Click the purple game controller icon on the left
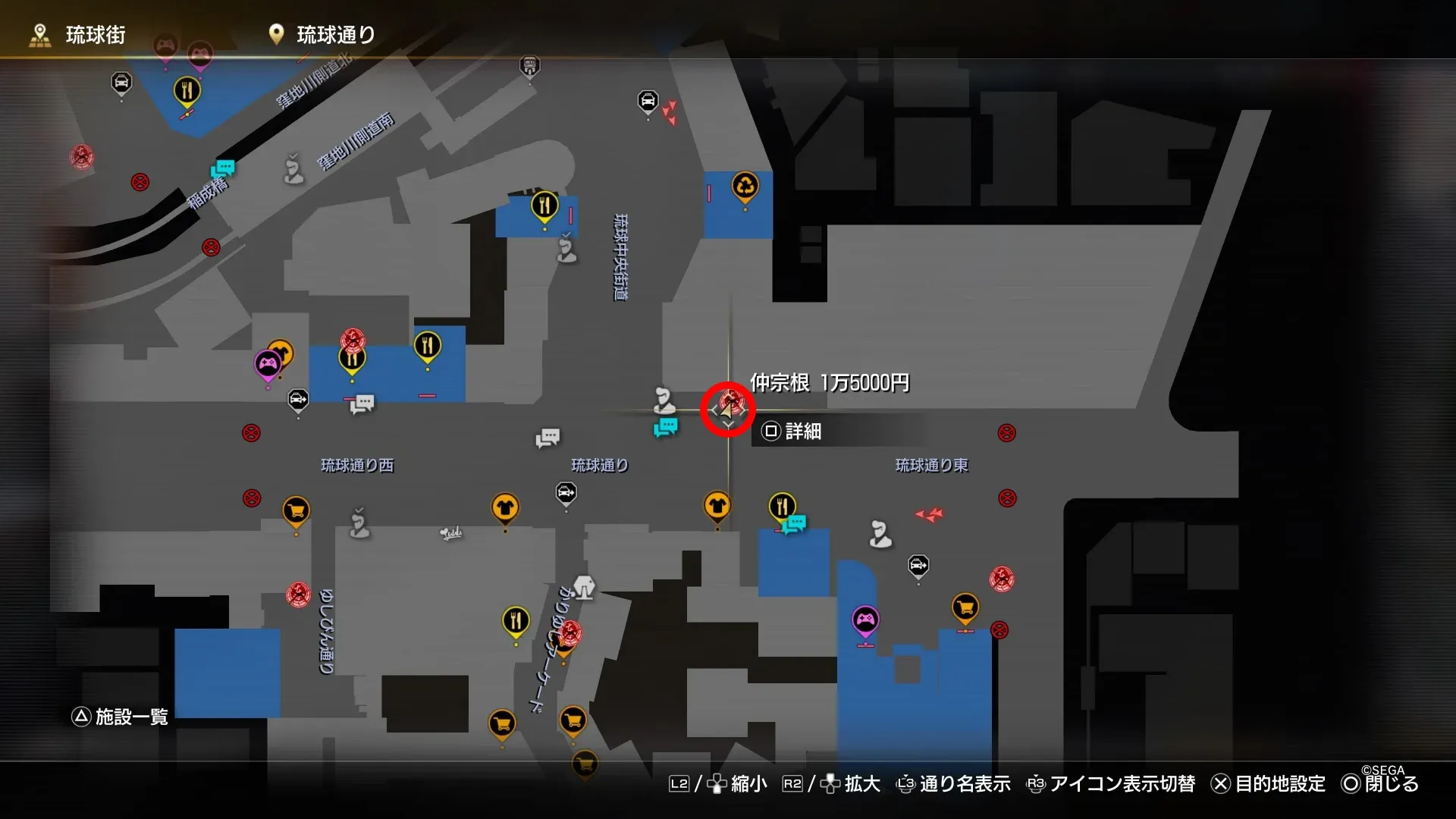1456x819 pixels. 267,364
